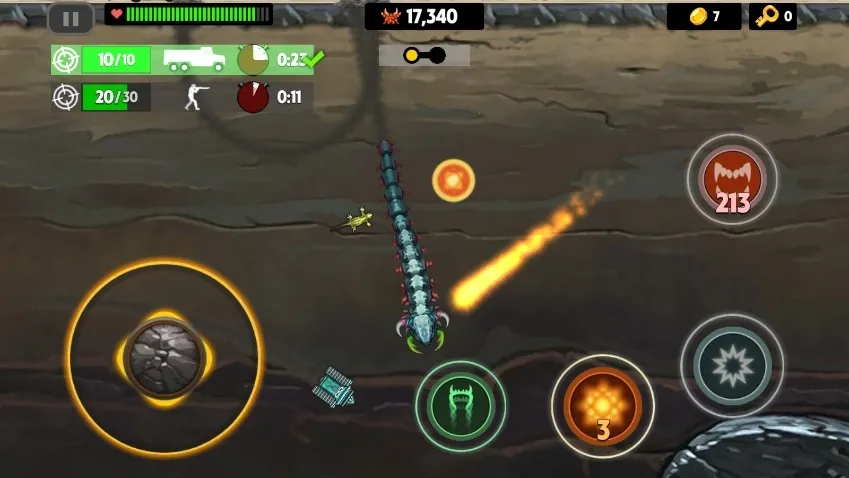The image size is (849, 478).
Task: Tap the rock ball movement joystick
Action: click(x=165, y=357)
